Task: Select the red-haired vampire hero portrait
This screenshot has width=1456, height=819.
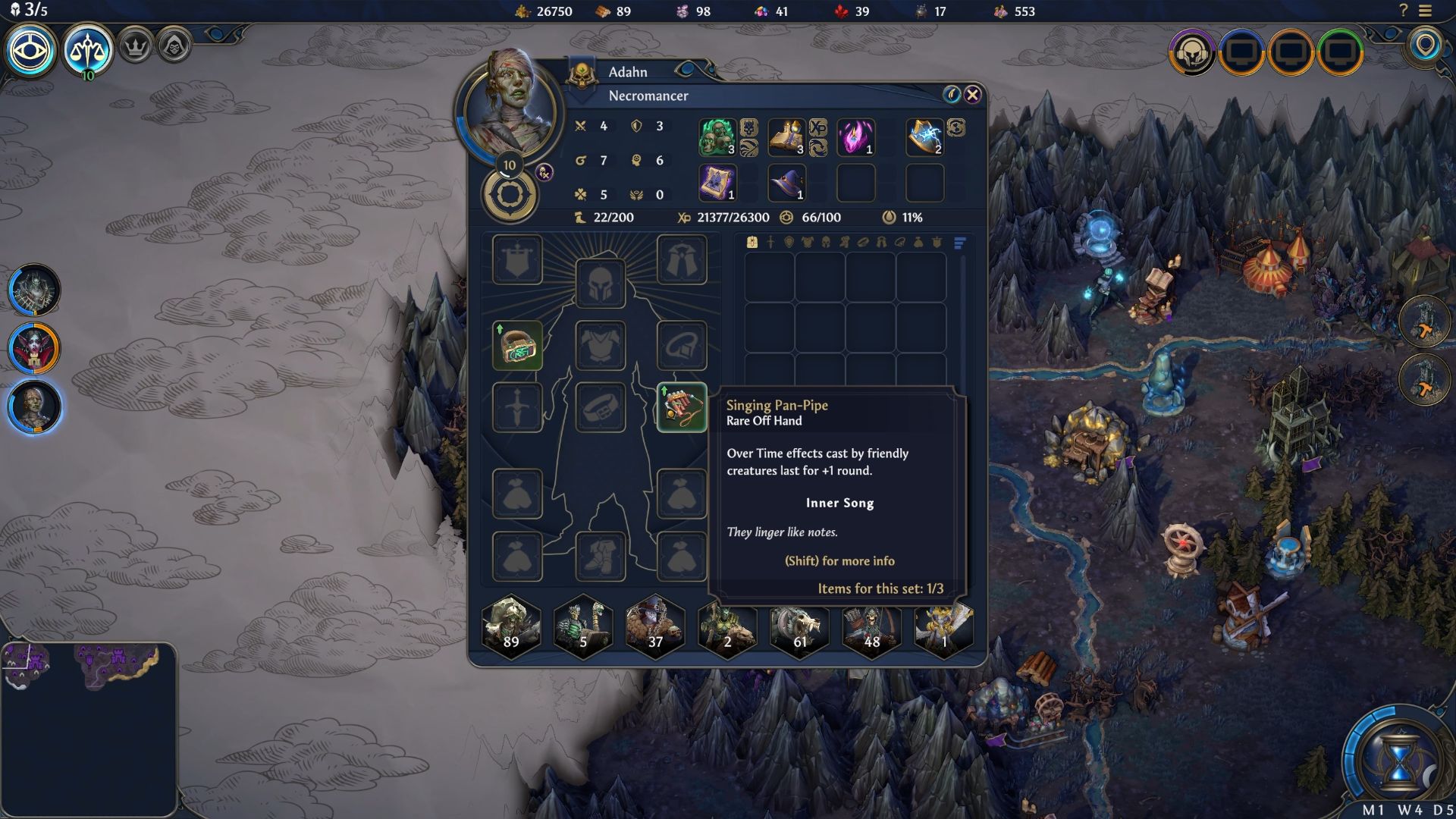Action: click(x=34, y=348)
